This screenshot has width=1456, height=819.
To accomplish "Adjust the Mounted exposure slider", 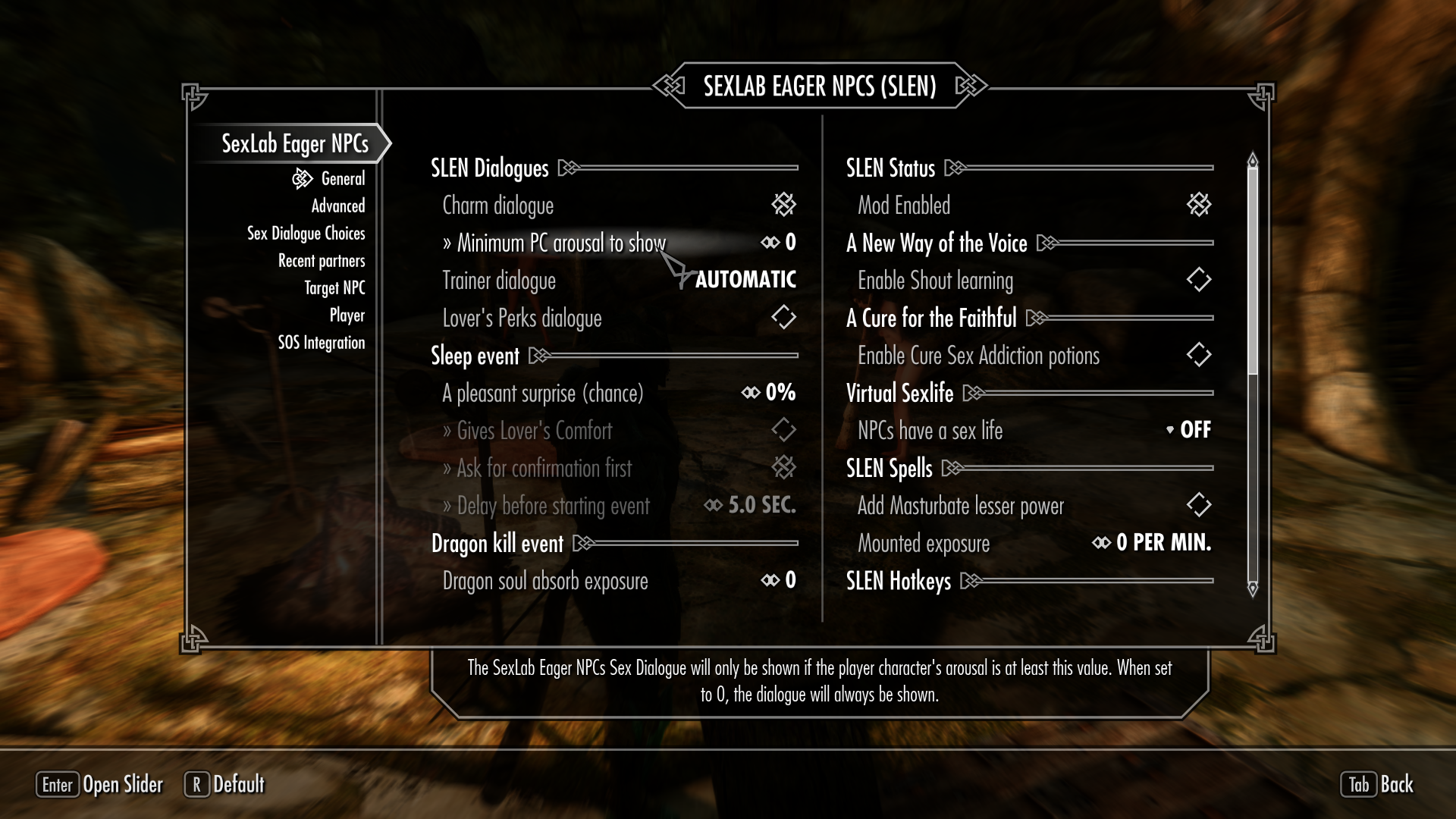I will (1152, 543).
